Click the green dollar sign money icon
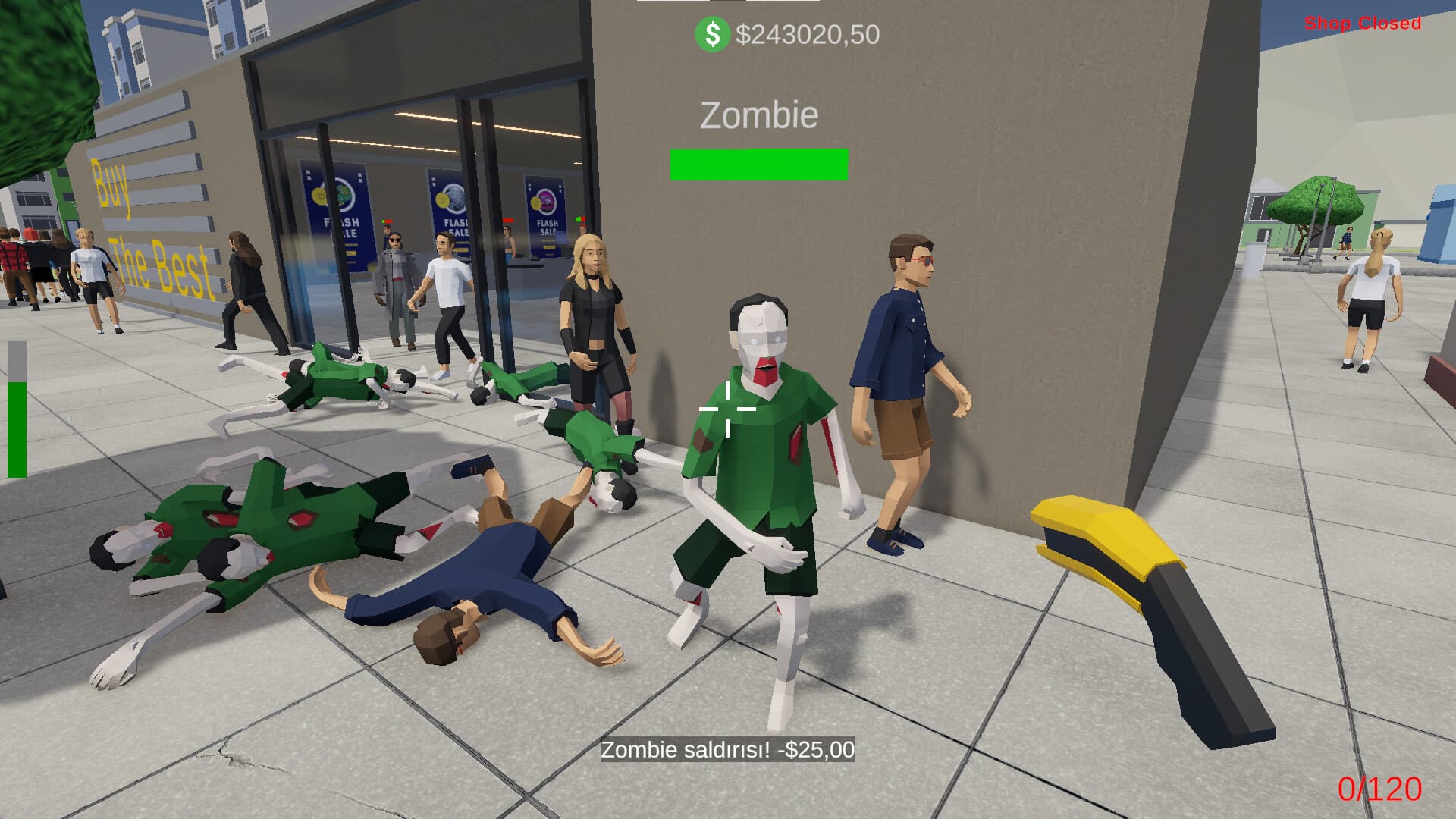Screen dimensions: 1456x819 711,33
